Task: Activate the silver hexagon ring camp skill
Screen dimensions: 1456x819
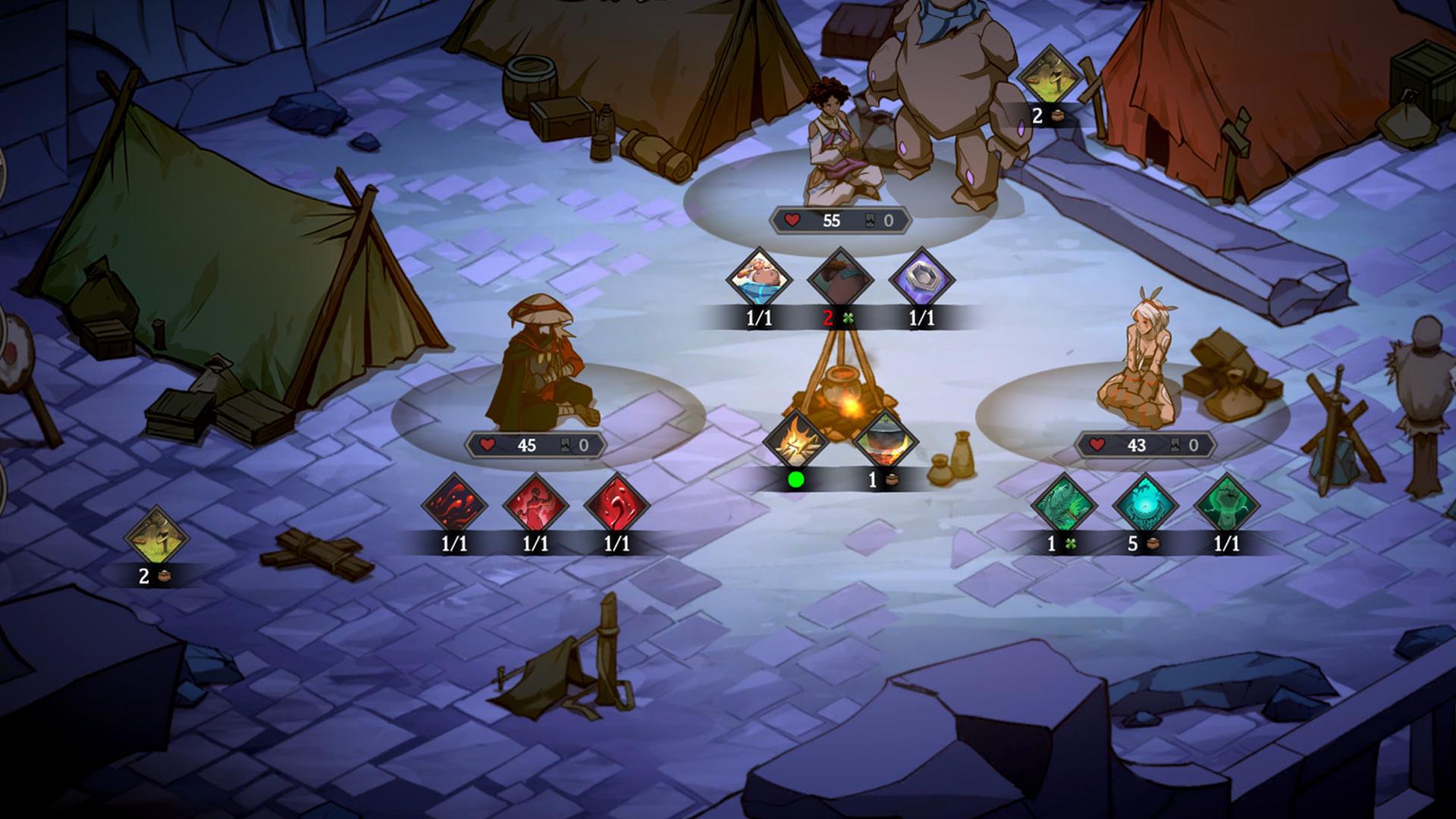Action: tap(921, 279)
